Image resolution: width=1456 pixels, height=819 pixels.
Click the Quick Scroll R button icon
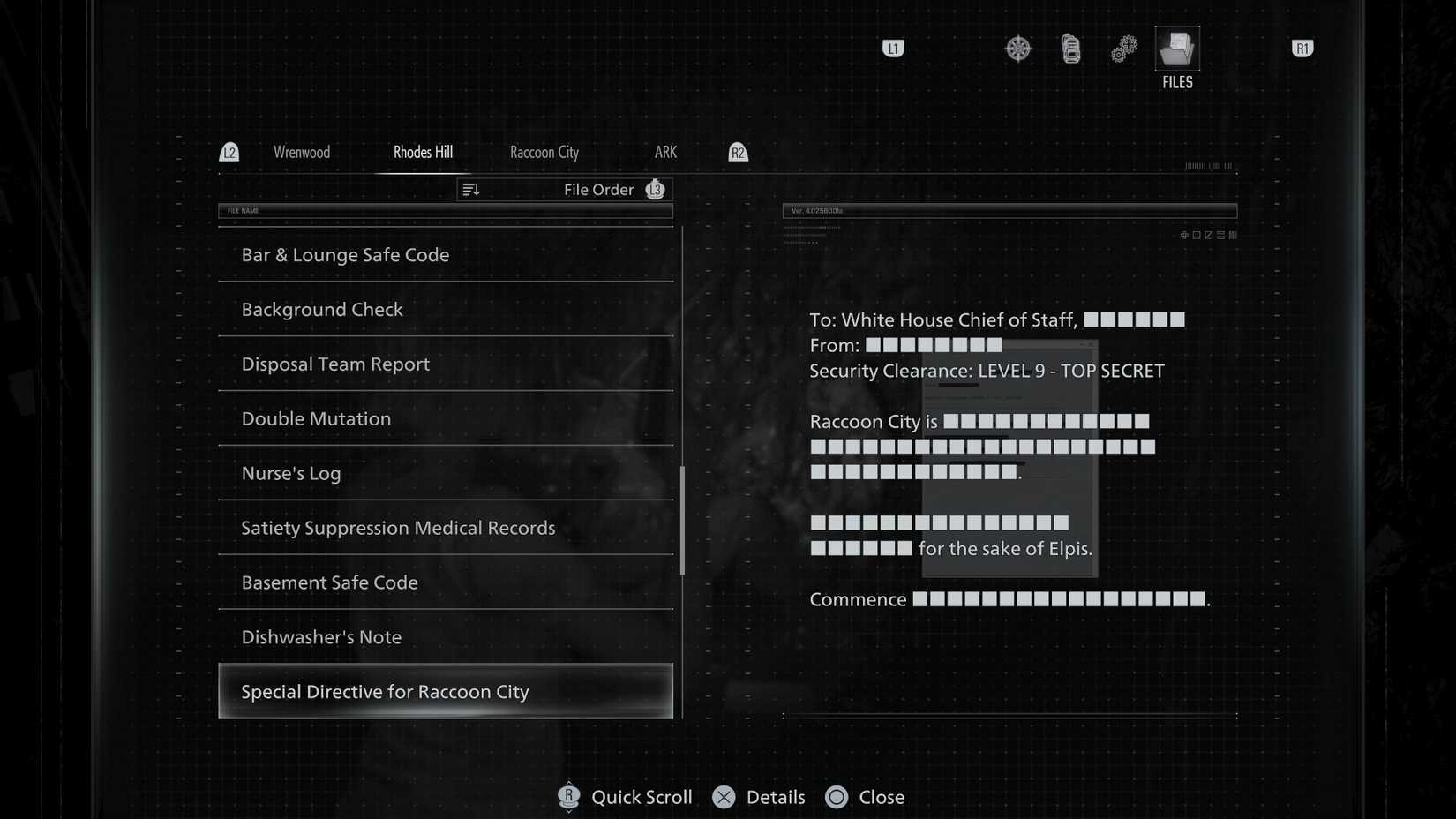(569, 797)
